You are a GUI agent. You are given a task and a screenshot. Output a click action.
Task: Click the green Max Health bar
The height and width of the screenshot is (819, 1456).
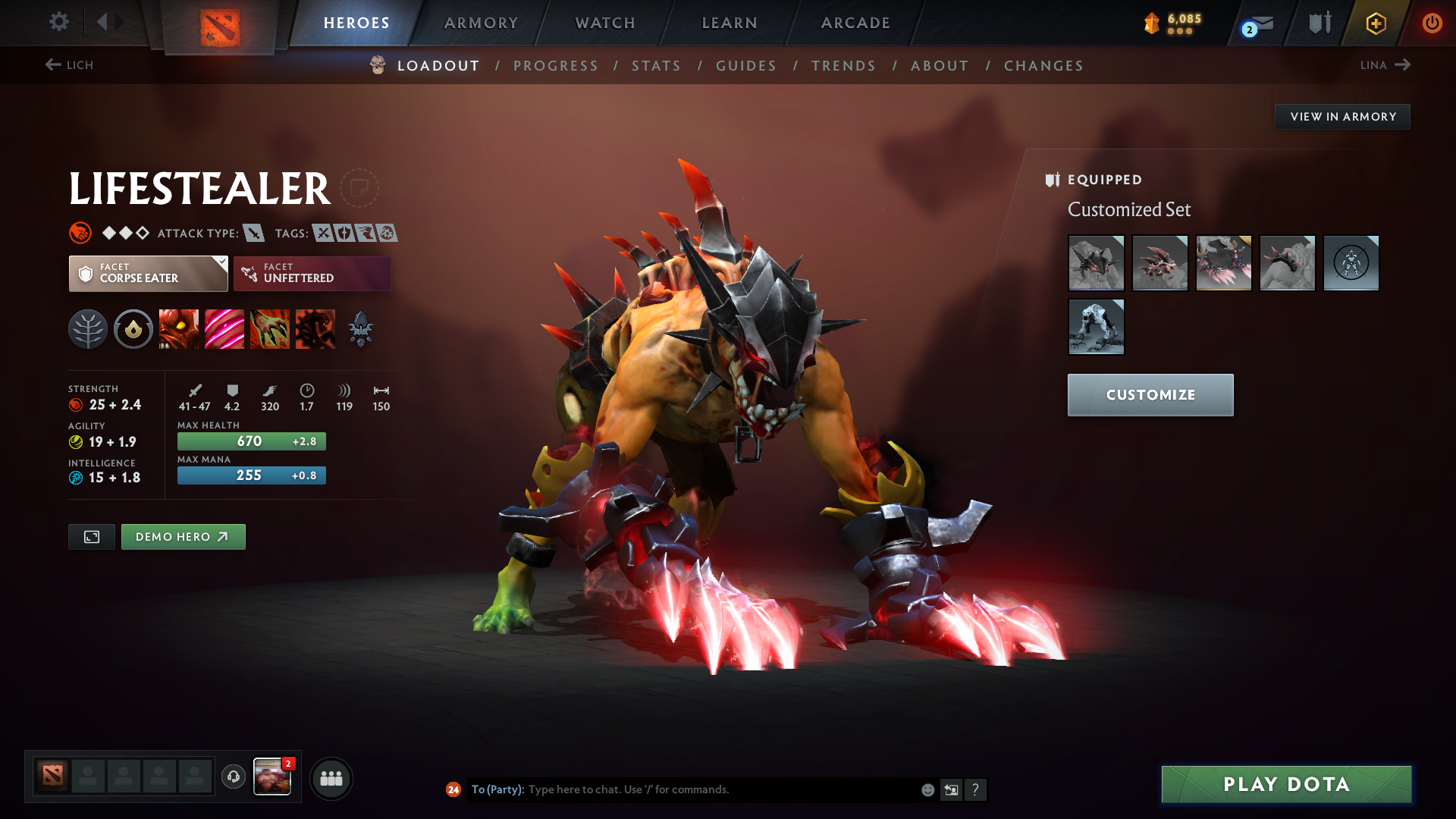[x=251, y=441]
